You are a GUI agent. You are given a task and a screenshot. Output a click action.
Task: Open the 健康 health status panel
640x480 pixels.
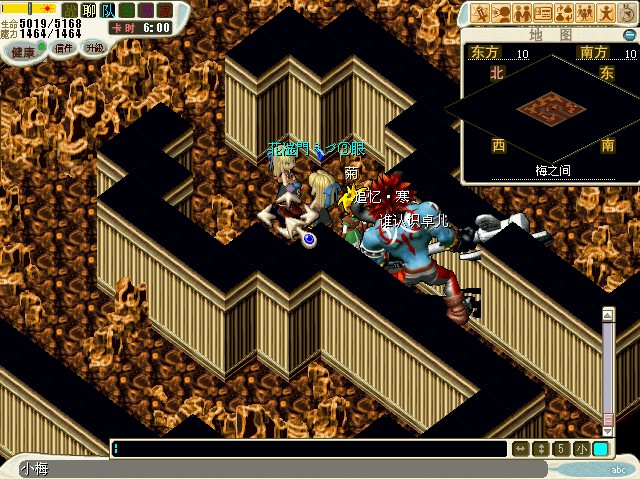(x=22, y=48)
